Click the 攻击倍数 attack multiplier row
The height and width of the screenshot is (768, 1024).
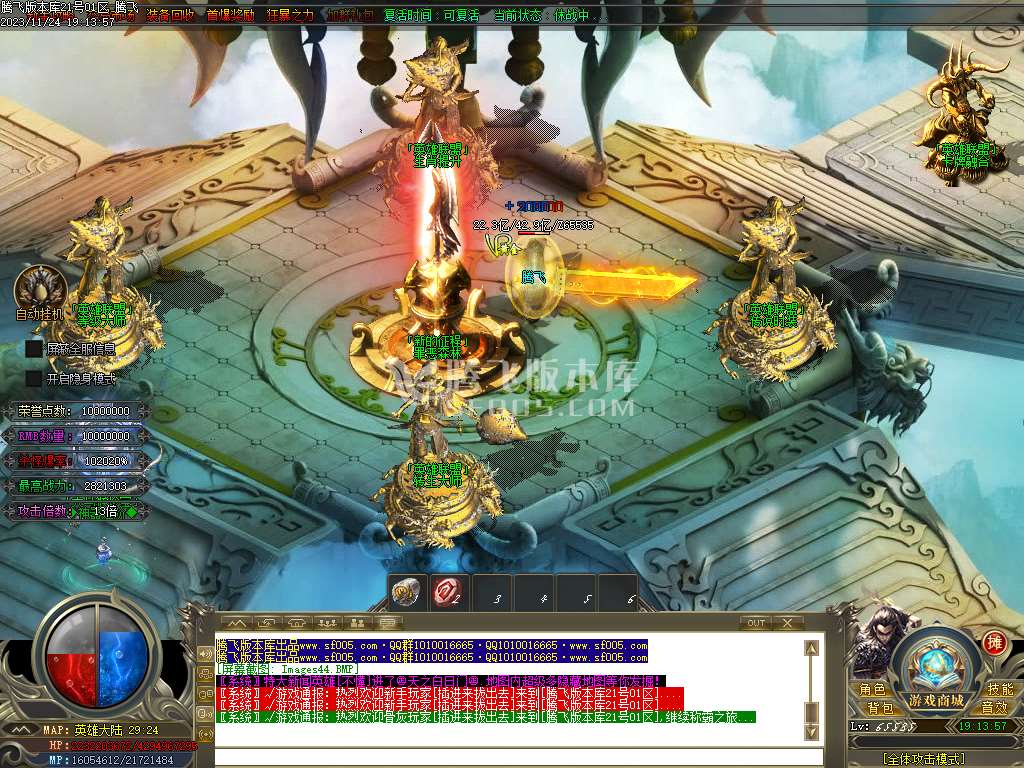pos(80,511)
